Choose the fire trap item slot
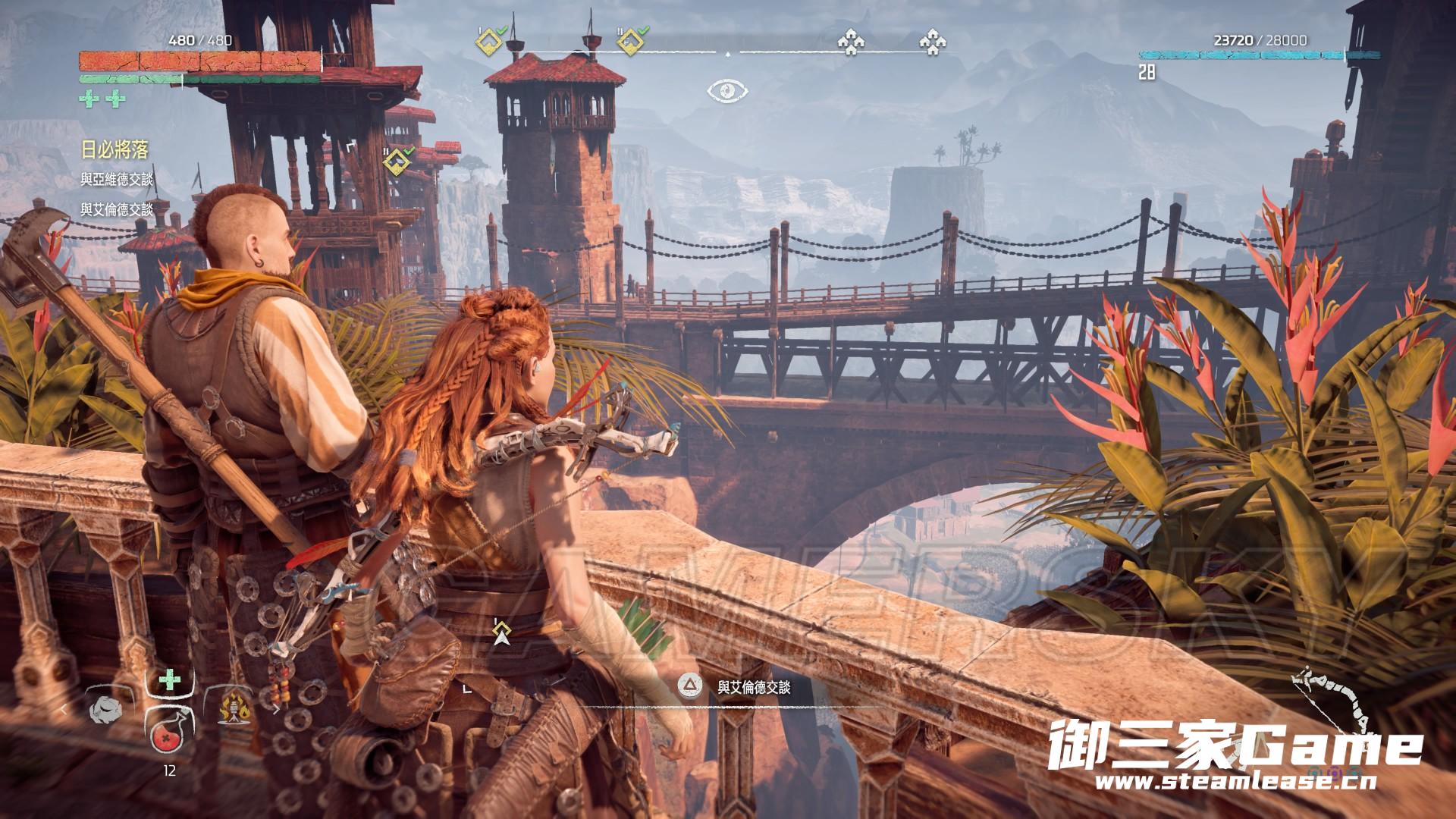 (x=234, y=711)
